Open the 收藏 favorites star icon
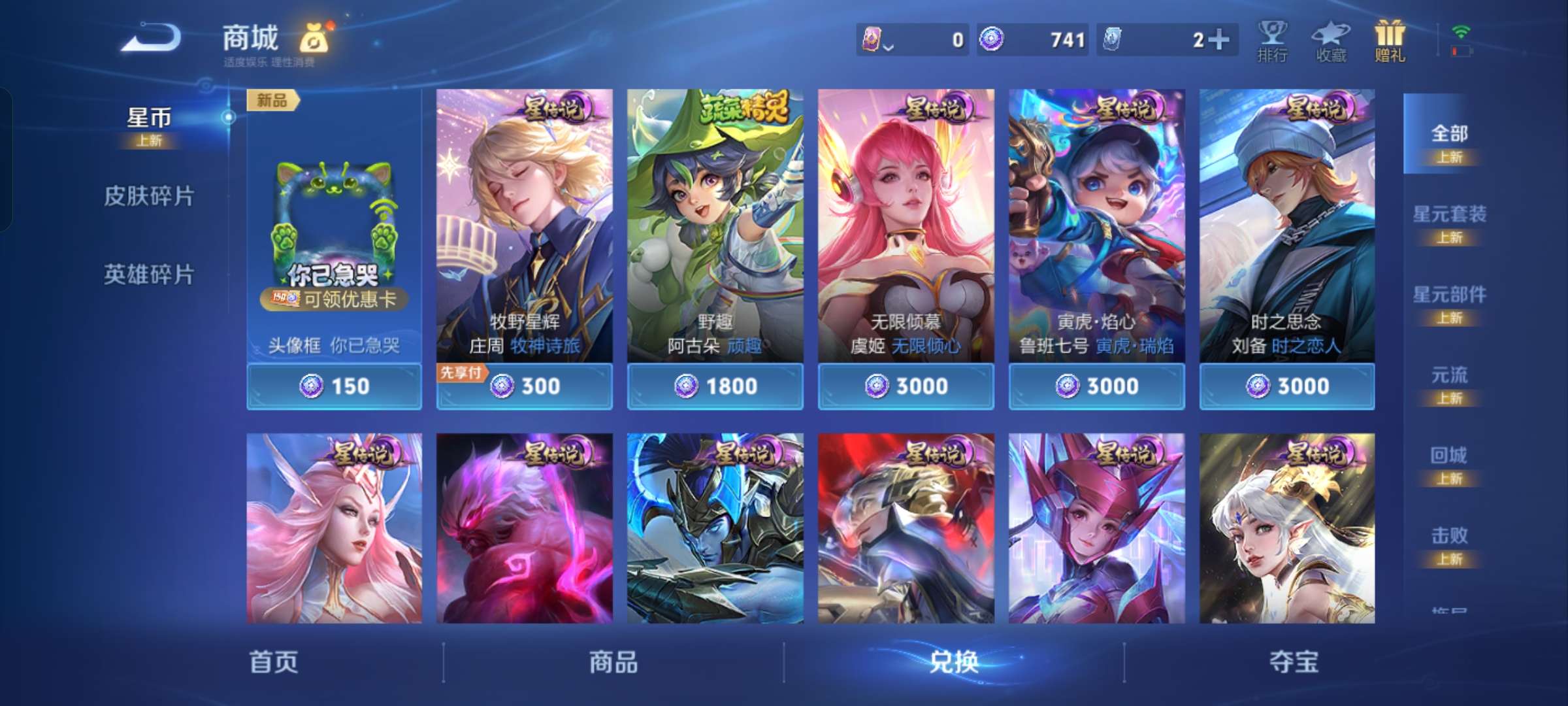The height and width of the screenshot is (706, 1568). point(1331,41)
